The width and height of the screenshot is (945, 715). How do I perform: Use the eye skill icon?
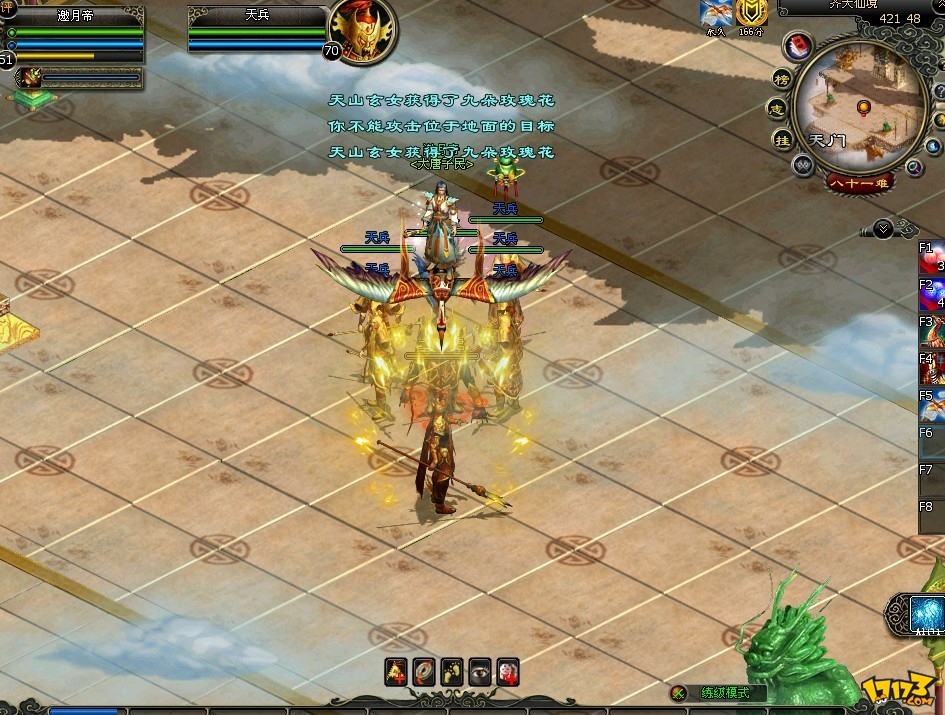(x=480, y=671)
